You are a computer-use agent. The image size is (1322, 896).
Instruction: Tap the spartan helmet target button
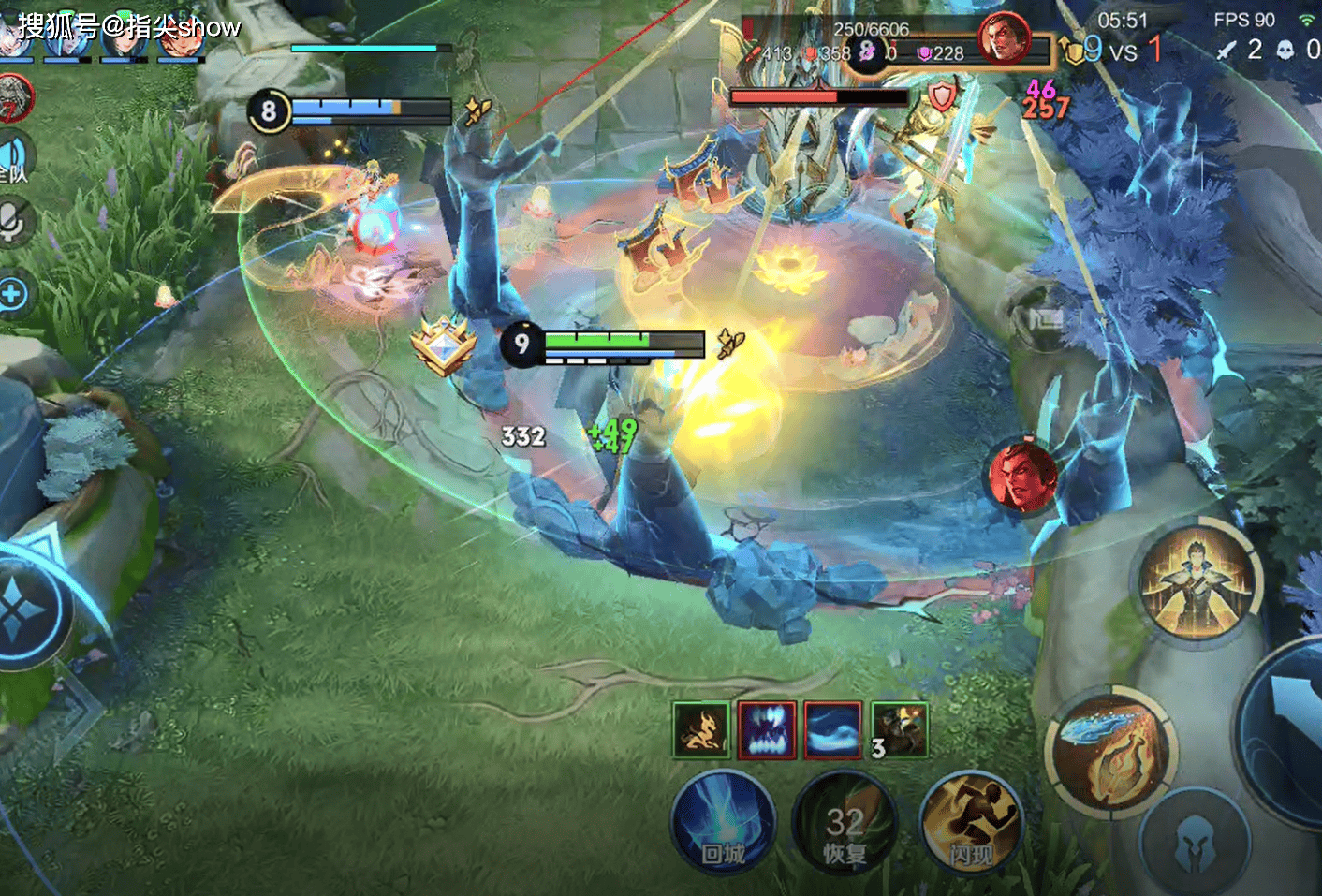1194,841
